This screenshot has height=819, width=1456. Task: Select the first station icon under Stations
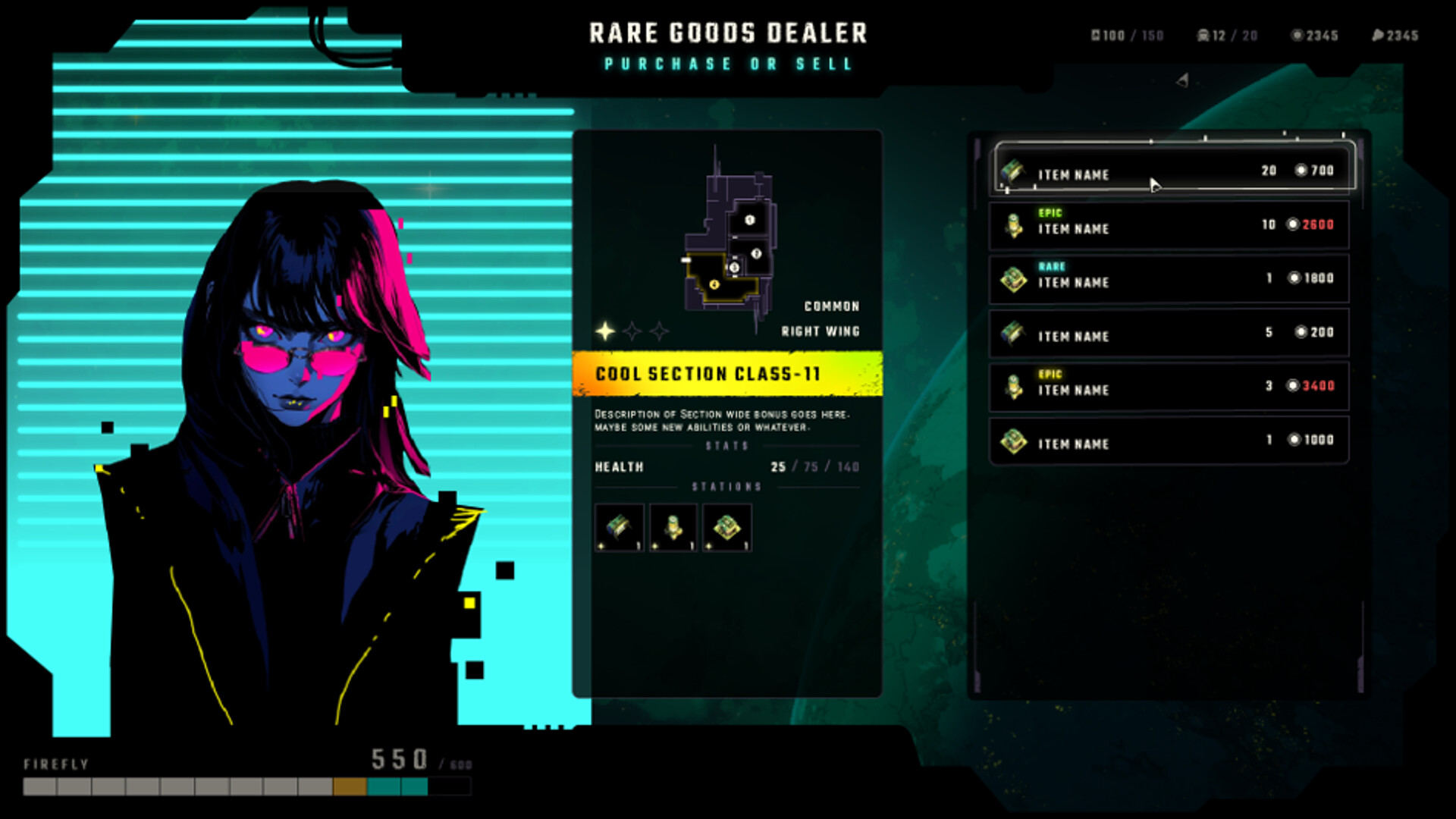pos(619,528)
